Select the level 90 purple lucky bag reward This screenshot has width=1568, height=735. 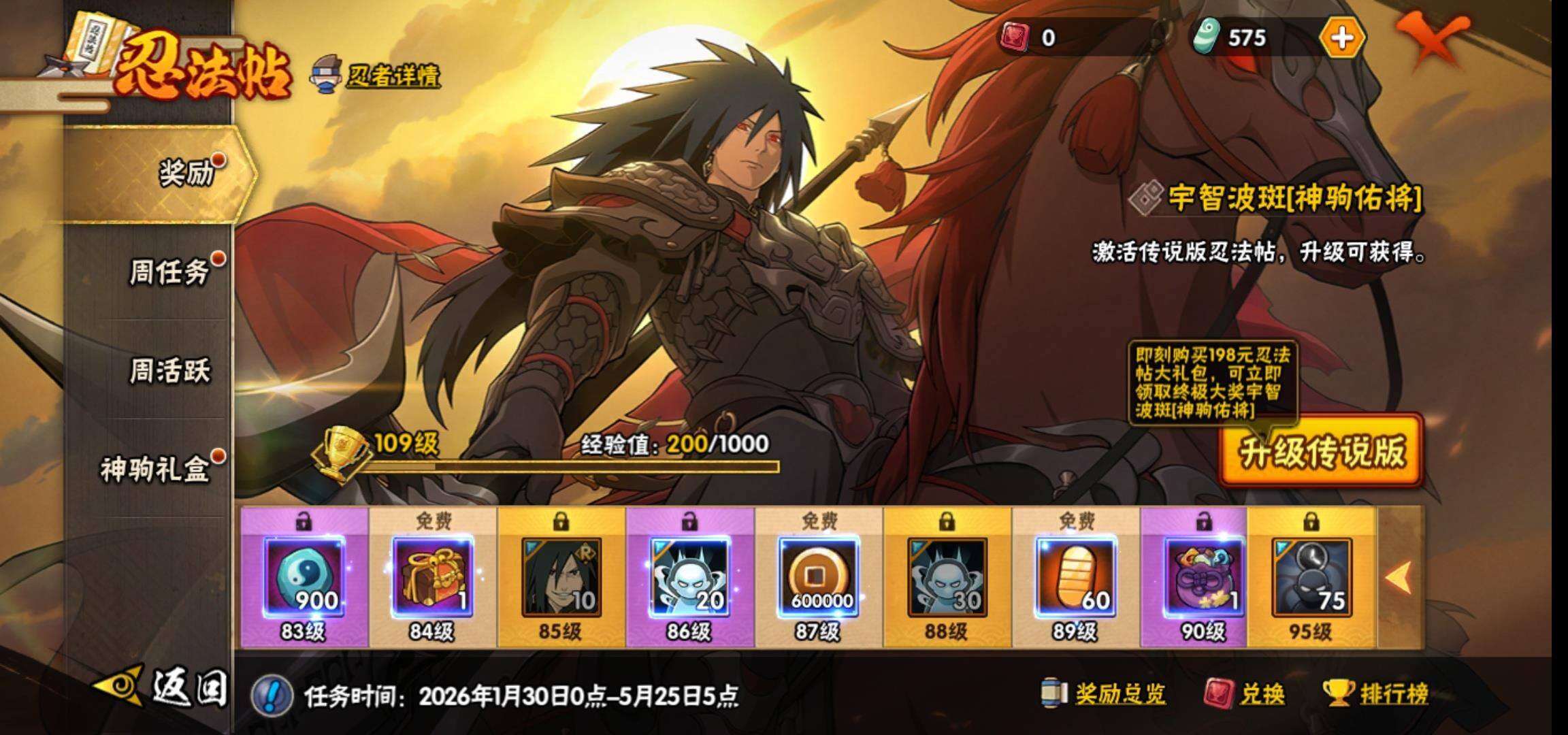[1203, 577]
